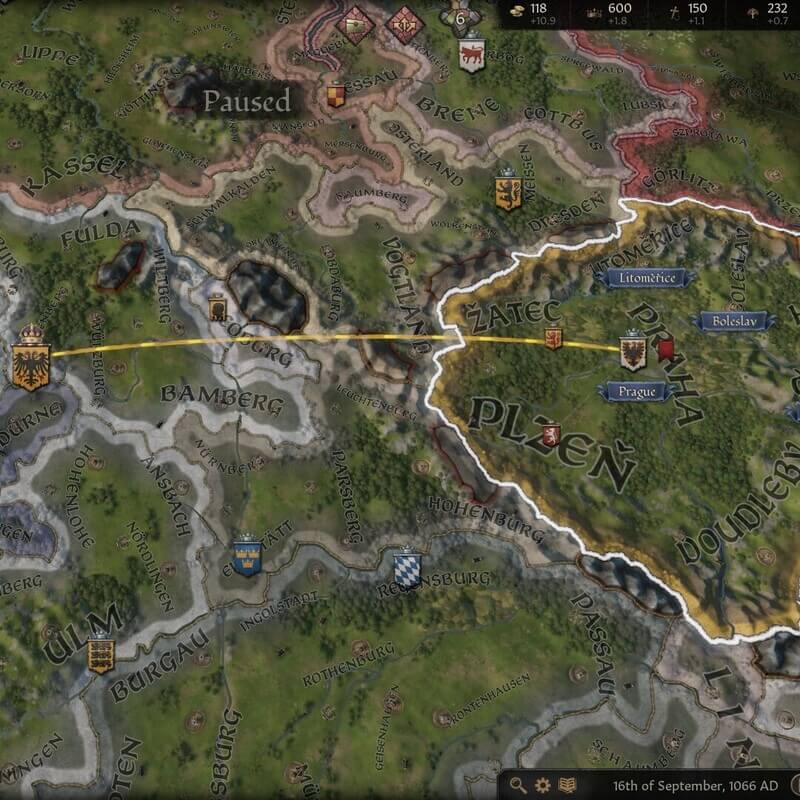Open the diamond icon with outward arrows
The image size is (800, 800).
click(405, 23)
